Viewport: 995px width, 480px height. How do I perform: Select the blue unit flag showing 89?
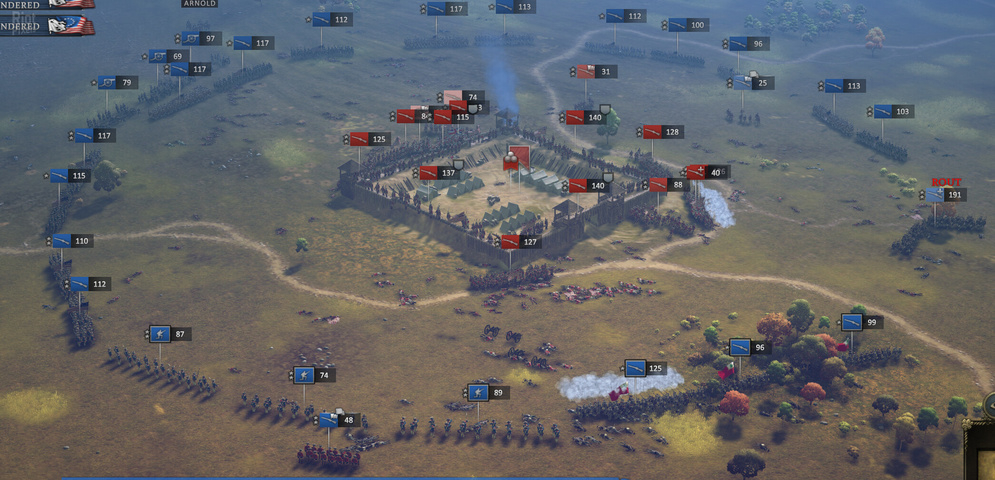pos(478,393)
